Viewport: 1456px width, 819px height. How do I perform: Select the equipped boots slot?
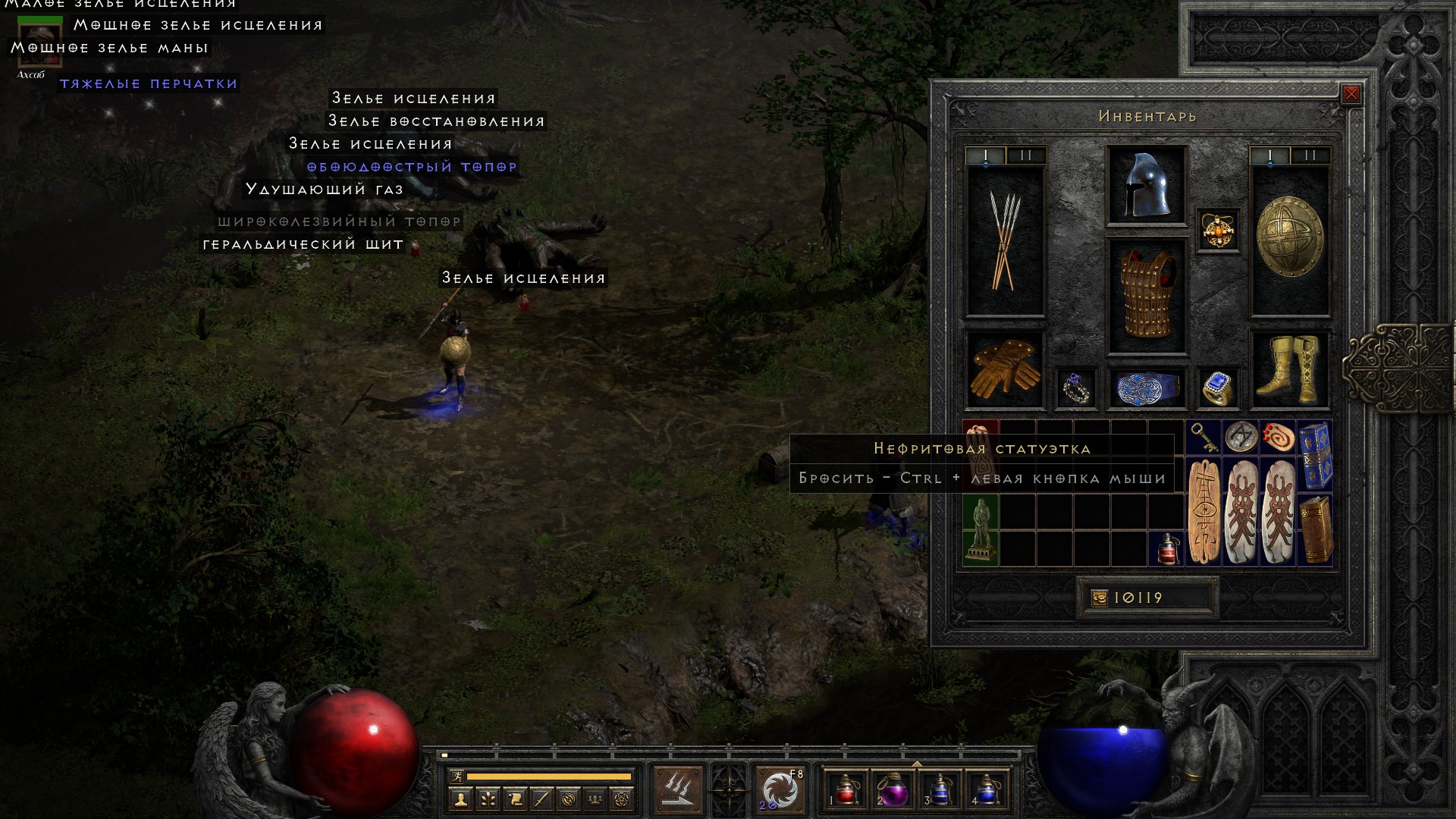click(1289, 369)
